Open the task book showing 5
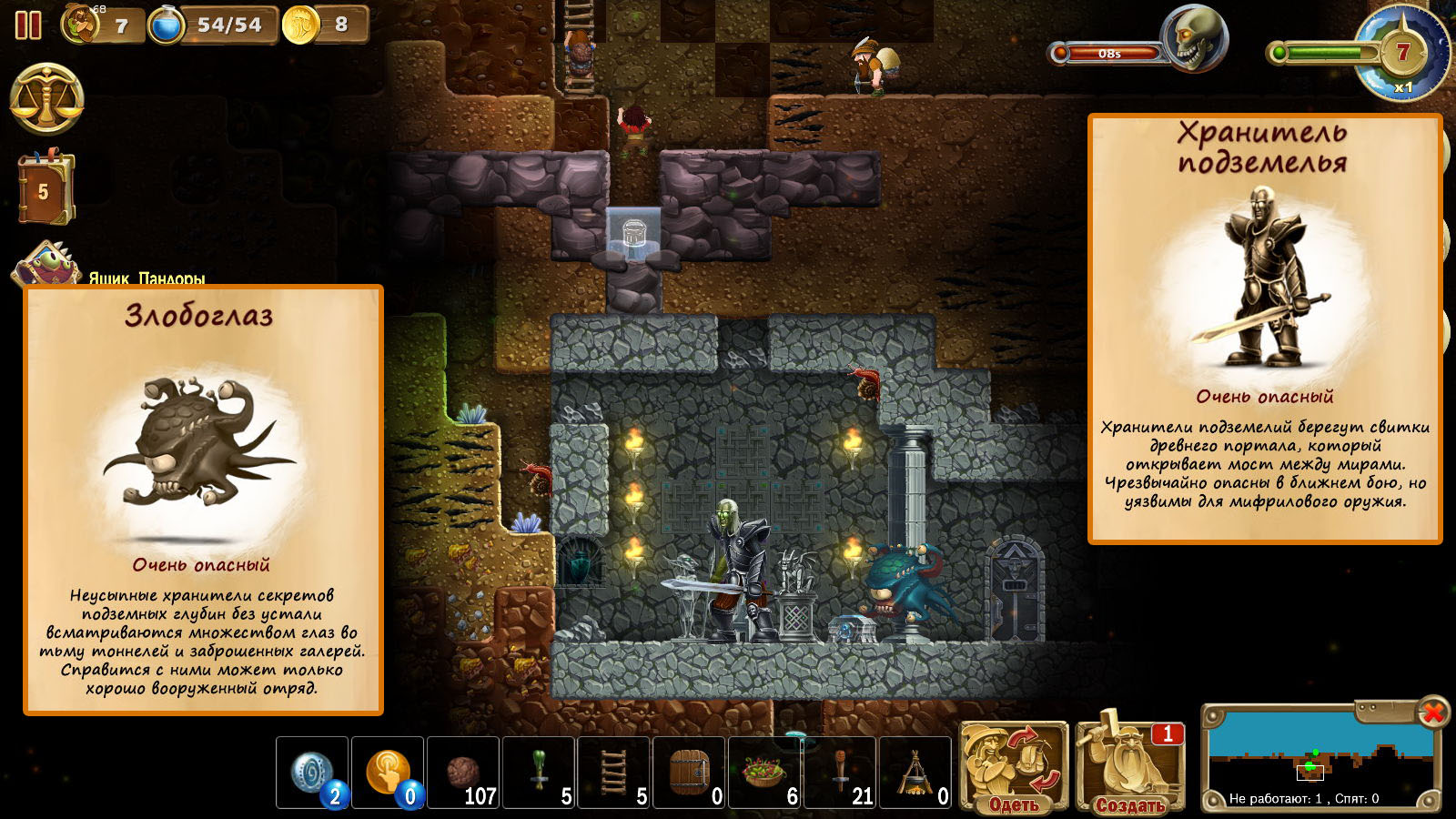This screenshot has height=819, width=1456. click(45, 189)
